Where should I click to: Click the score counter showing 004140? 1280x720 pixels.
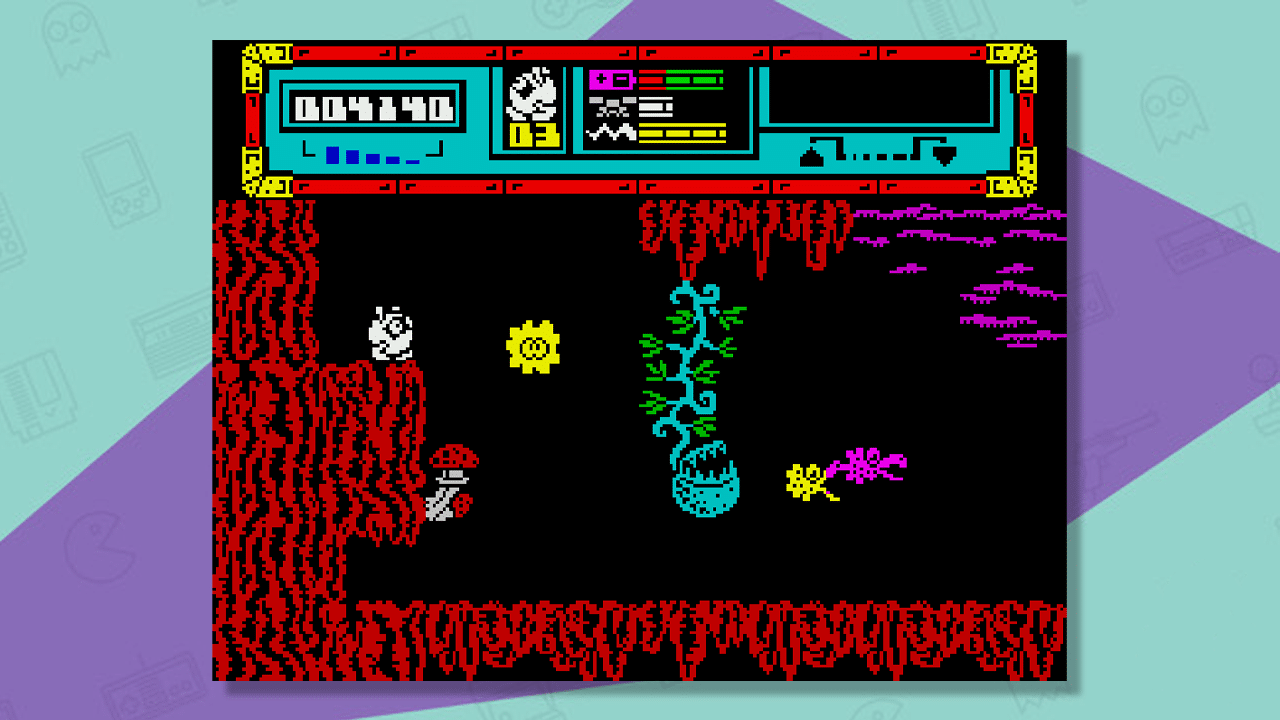coord(372,105)
